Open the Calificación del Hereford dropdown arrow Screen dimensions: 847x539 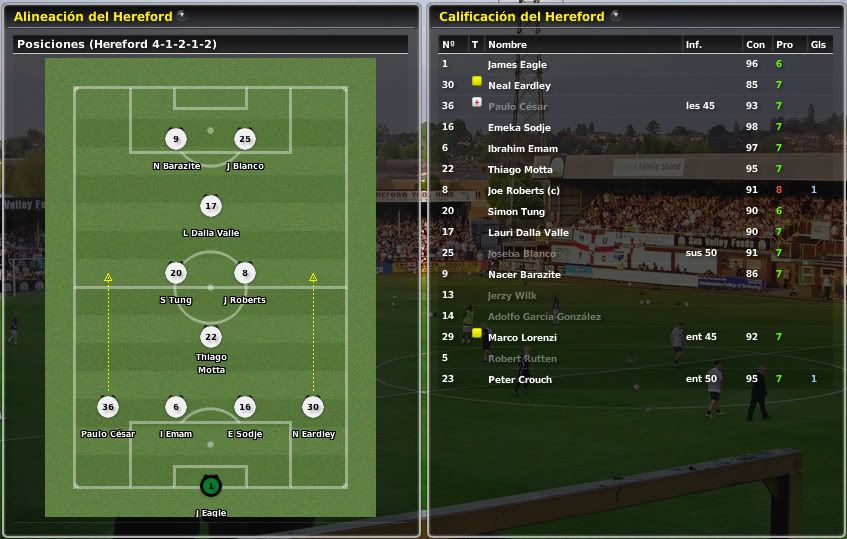pyautogui.click(x=615, y=16)
